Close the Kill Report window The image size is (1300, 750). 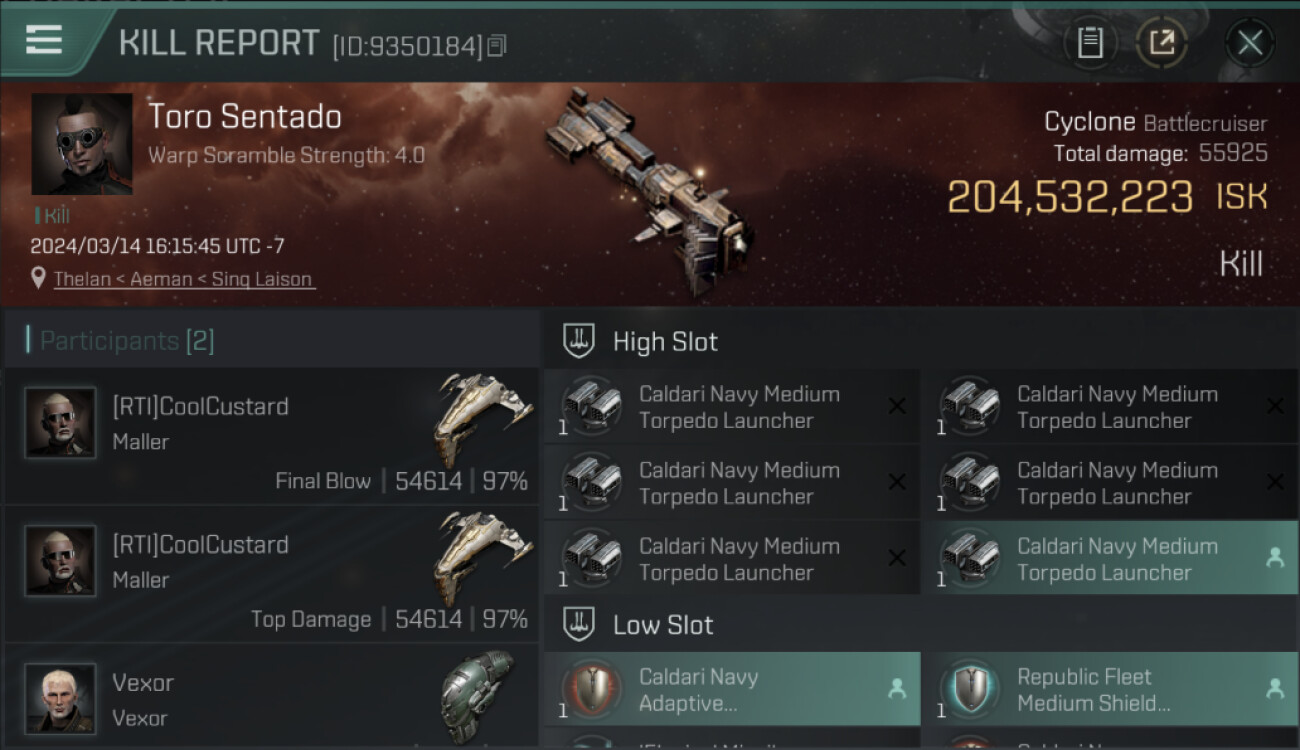coord(1249,43)
